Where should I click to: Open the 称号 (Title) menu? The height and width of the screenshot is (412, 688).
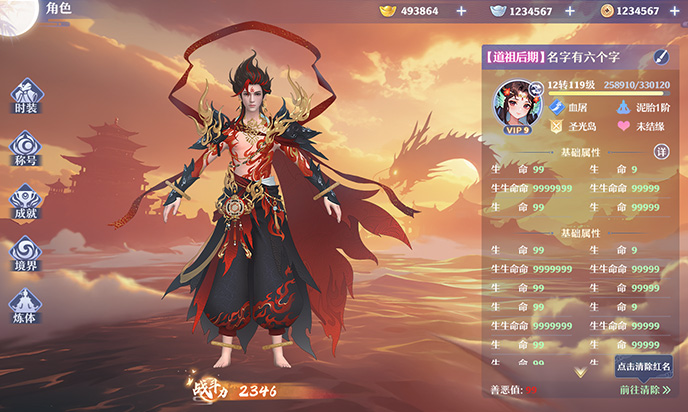click(x=27, y=148)
